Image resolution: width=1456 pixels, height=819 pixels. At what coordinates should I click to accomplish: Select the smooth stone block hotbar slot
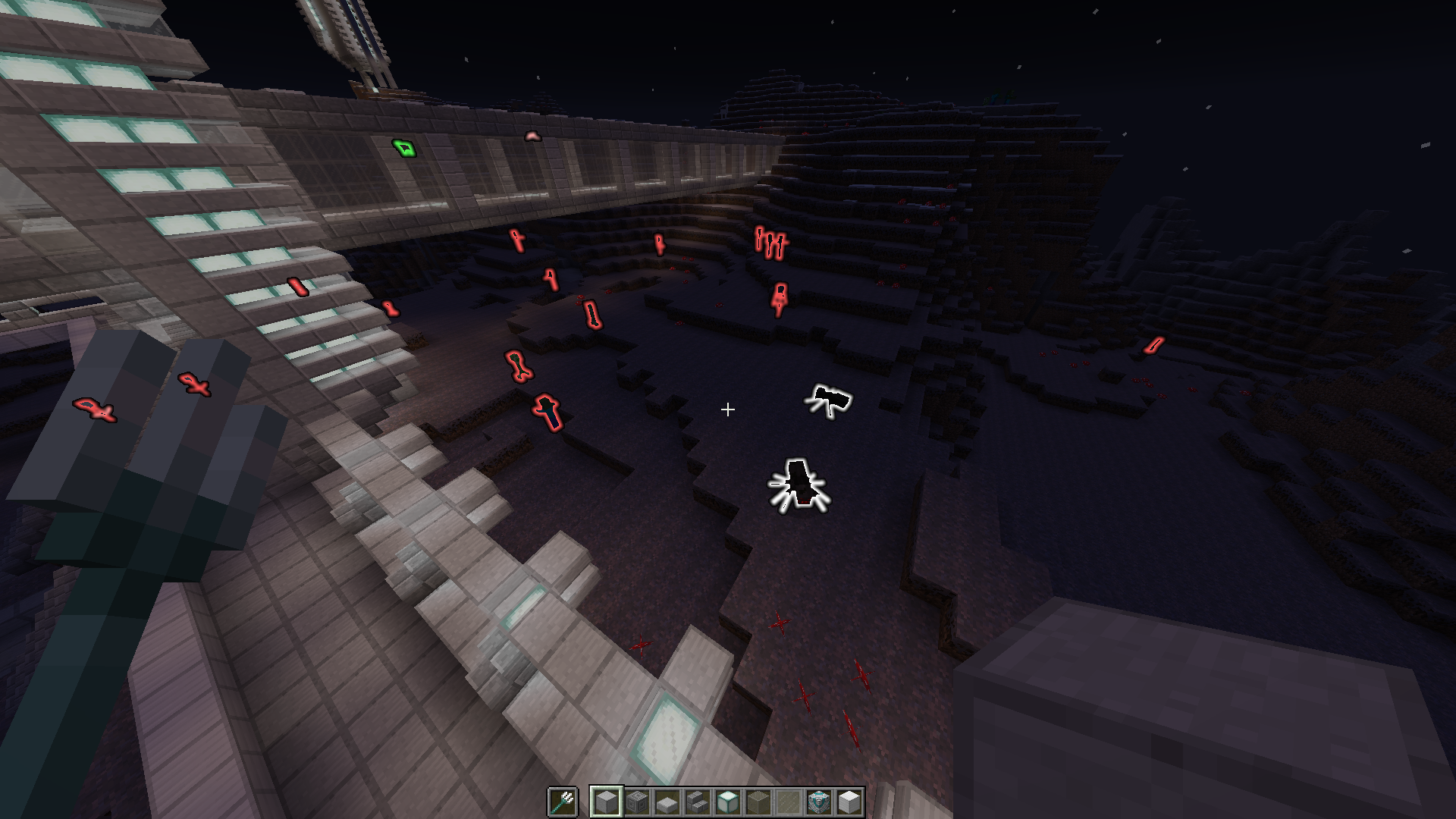[607, 802]
